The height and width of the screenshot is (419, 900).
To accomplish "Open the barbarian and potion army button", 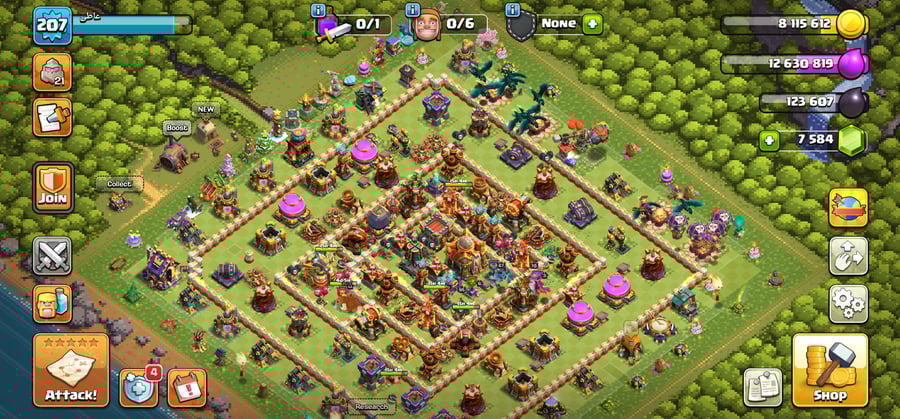I will pos(52,303).
